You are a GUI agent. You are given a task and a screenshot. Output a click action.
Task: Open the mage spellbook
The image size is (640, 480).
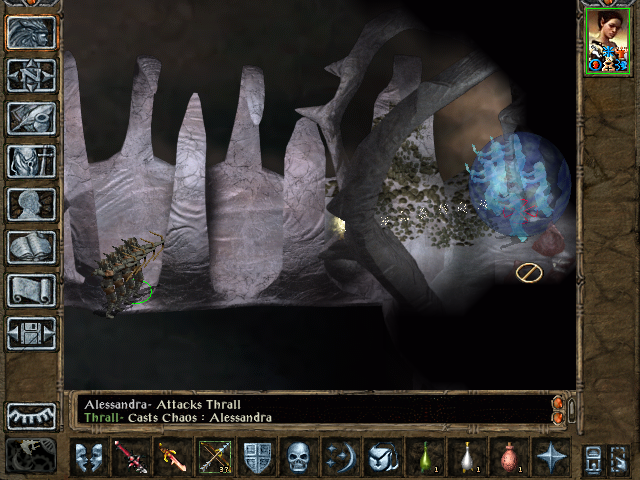tap(31, 247)
